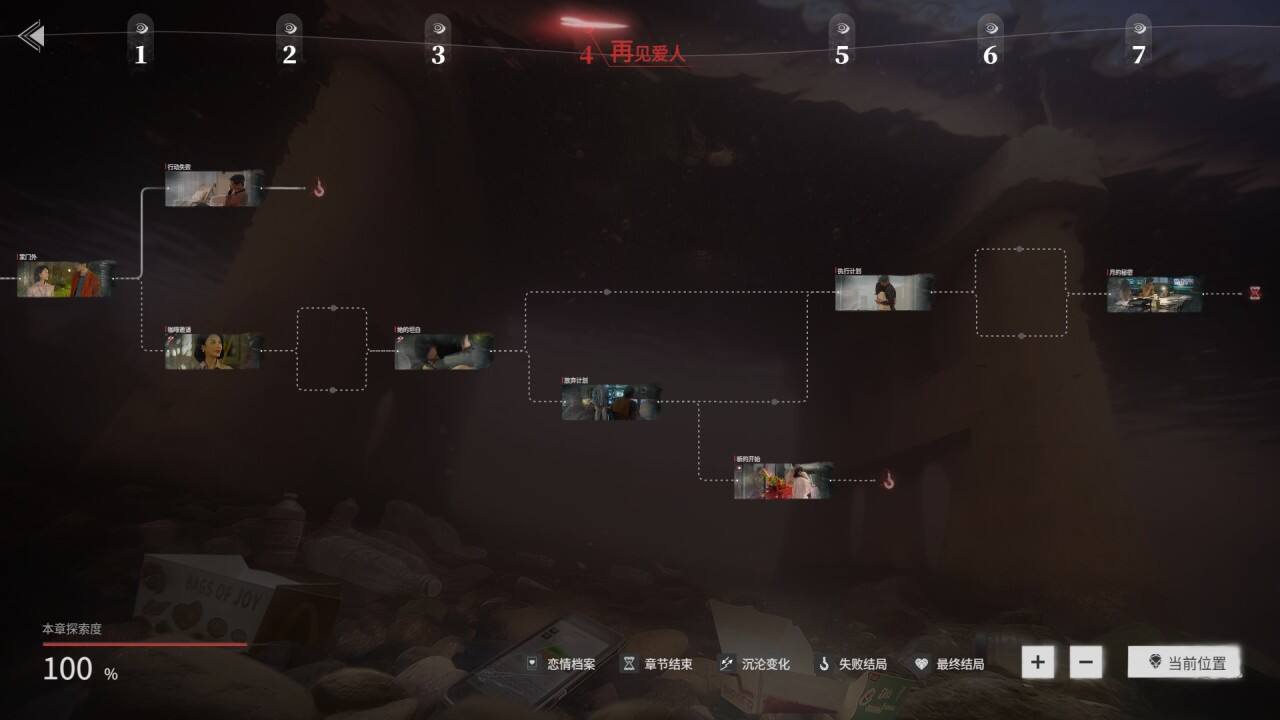
Task: Click the chapter-end hourglass node
Action: click(1255, 293)
